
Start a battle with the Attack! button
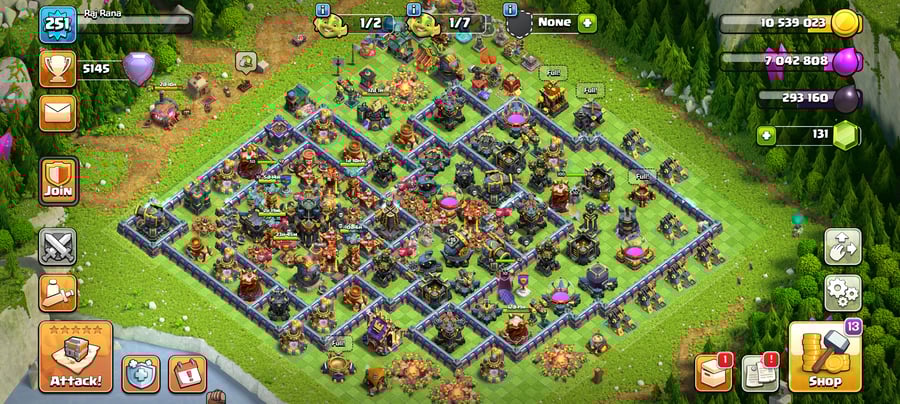tap(75, 357)
